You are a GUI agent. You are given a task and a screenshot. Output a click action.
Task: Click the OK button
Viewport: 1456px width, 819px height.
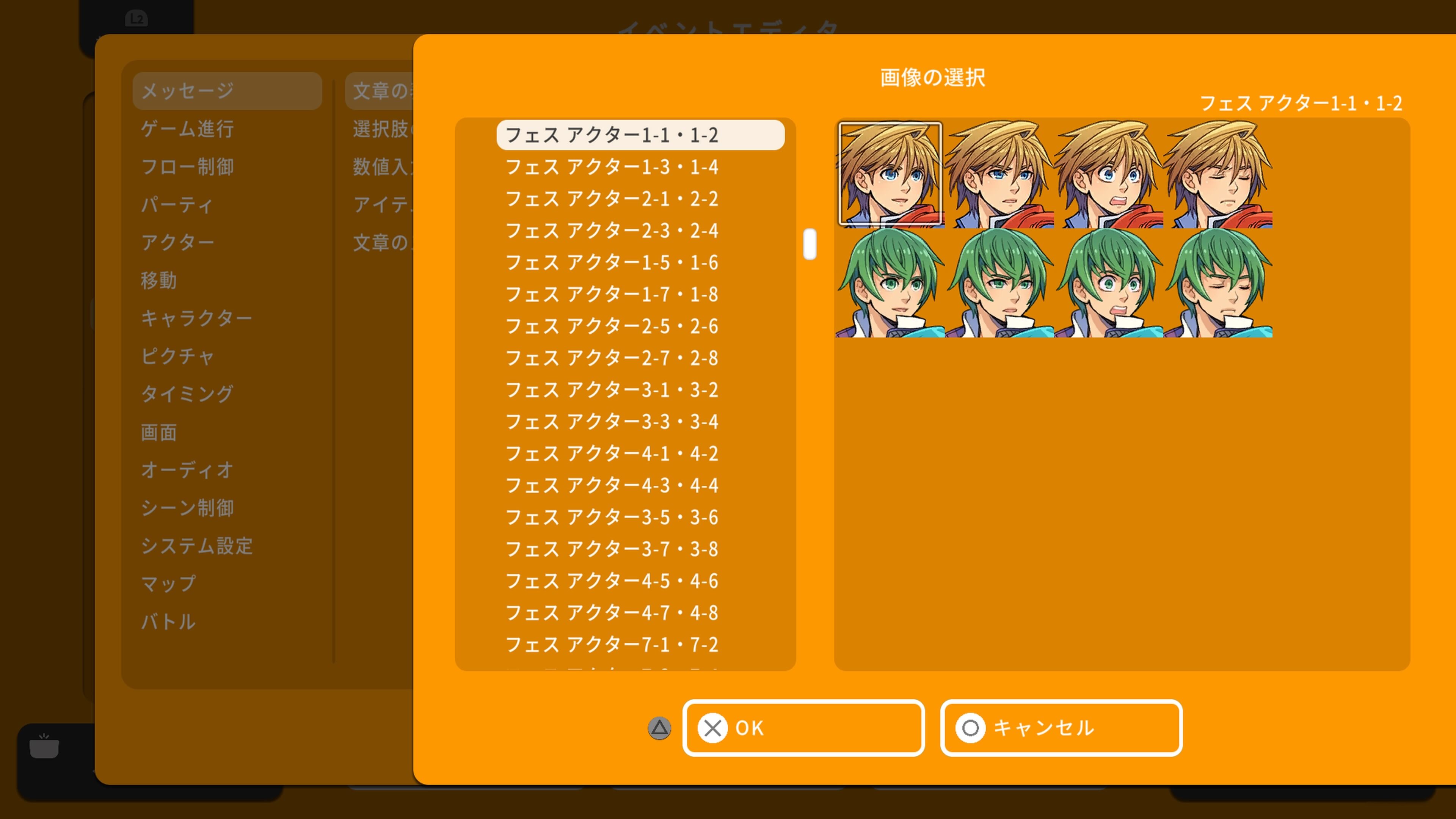[x=803, y=728]
